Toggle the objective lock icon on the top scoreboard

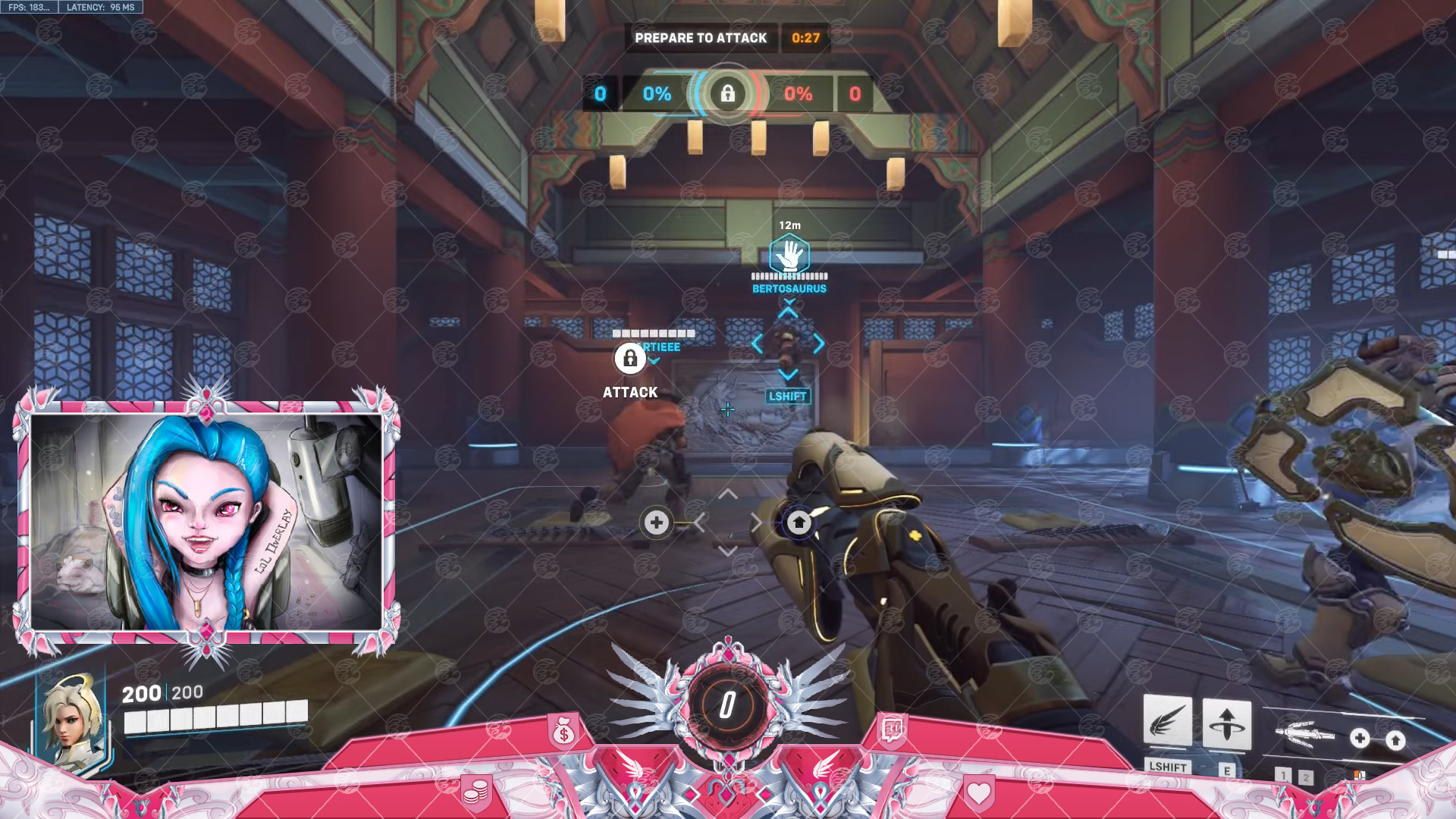click(728, 94)
